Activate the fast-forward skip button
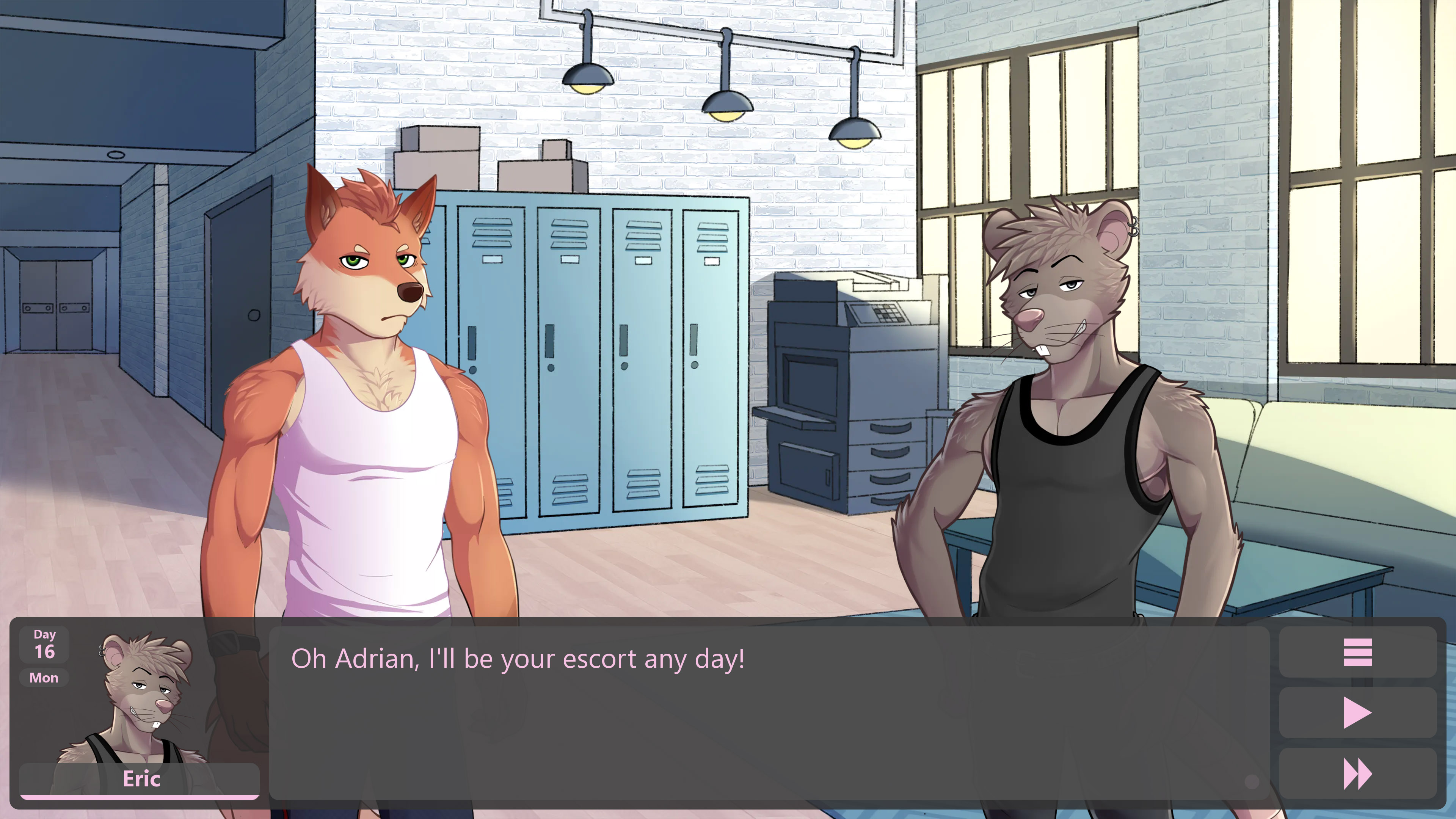 [1357, 774]
